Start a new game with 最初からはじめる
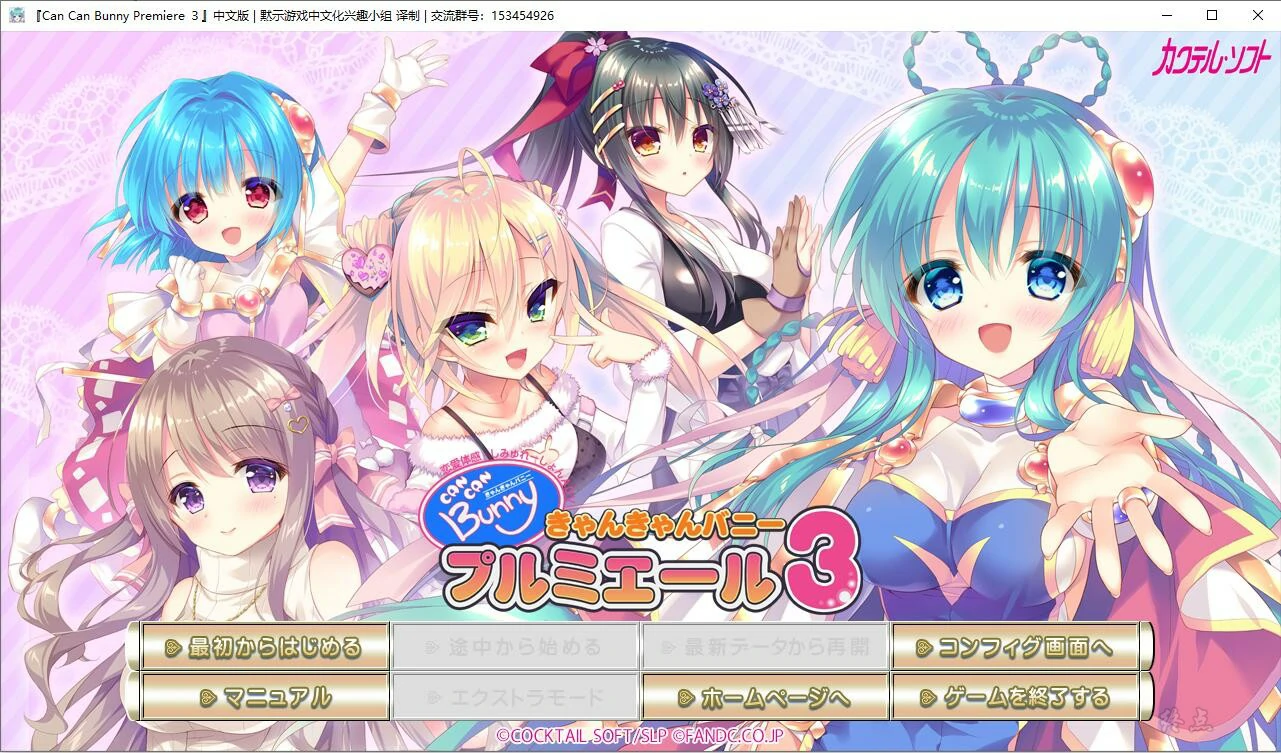 [x=265, y=647]
